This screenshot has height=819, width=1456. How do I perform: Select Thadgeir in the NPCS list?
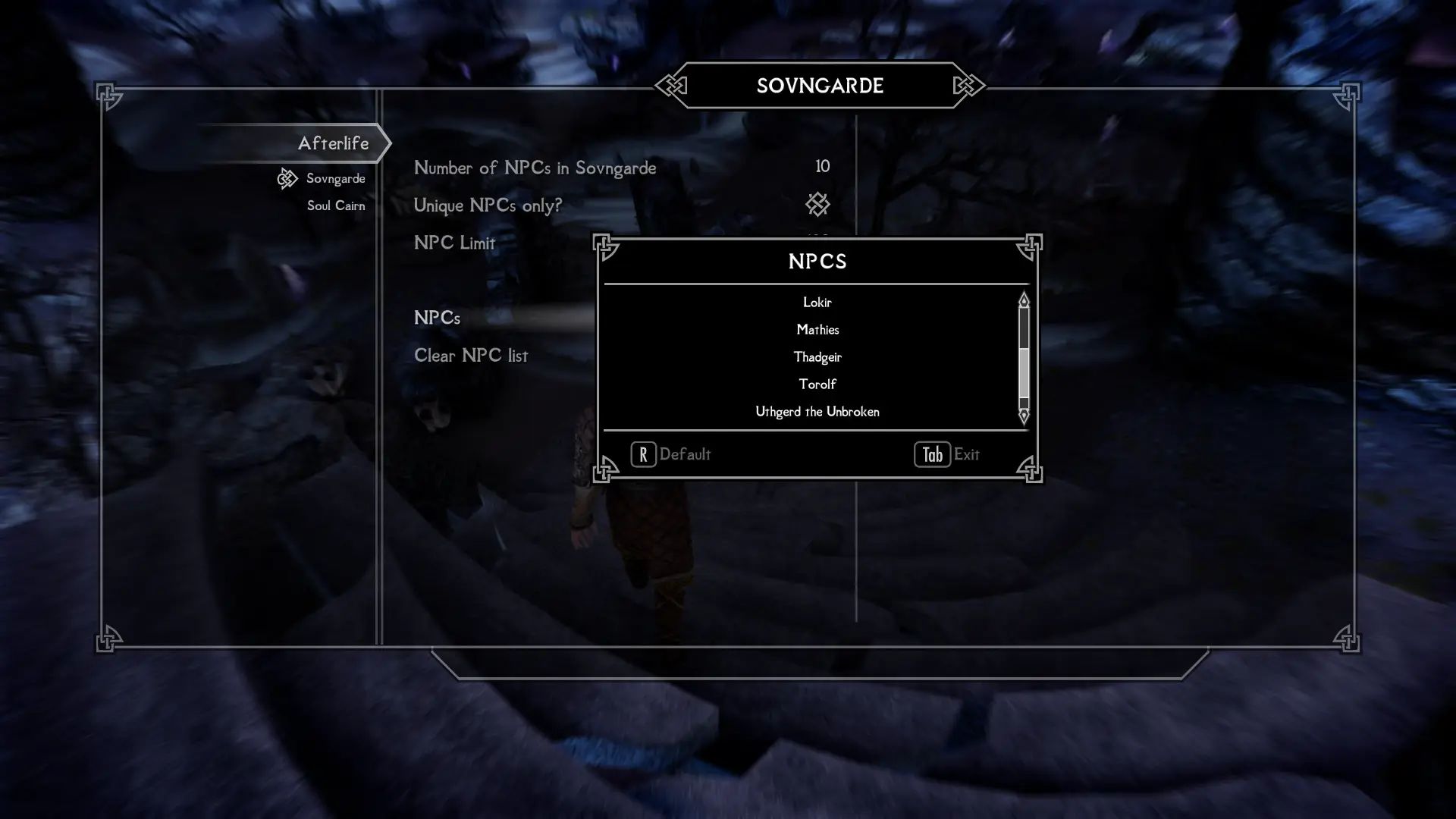point(817,356)
